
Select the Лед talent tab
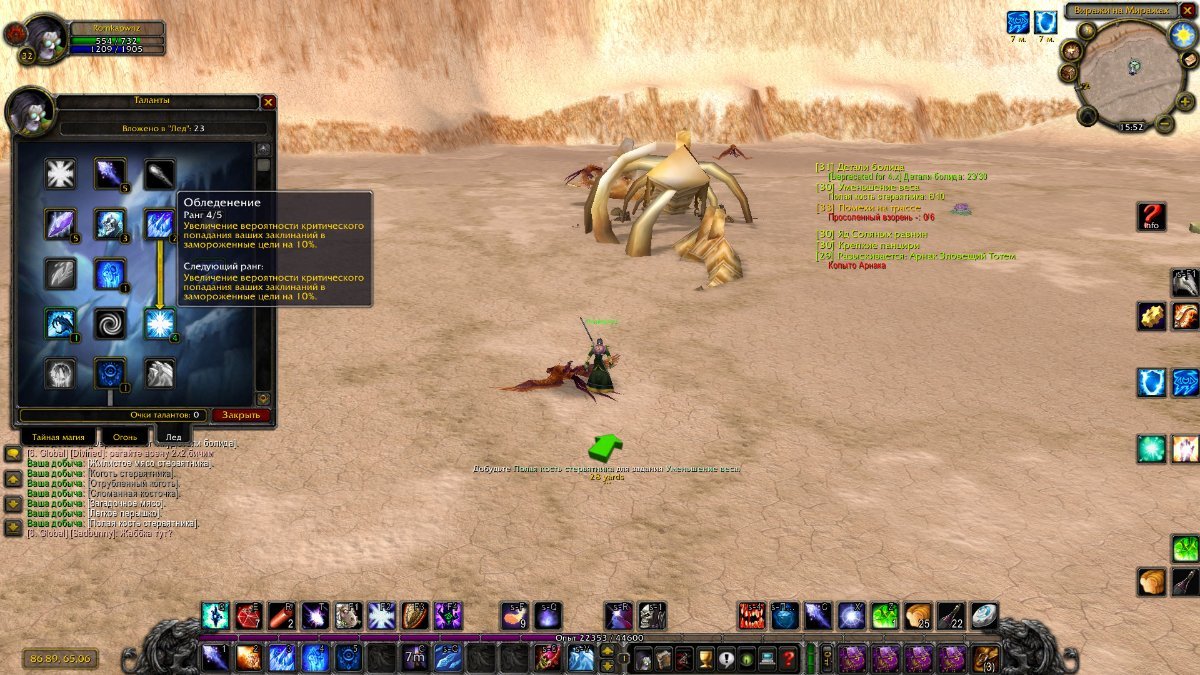pos(173,437)
